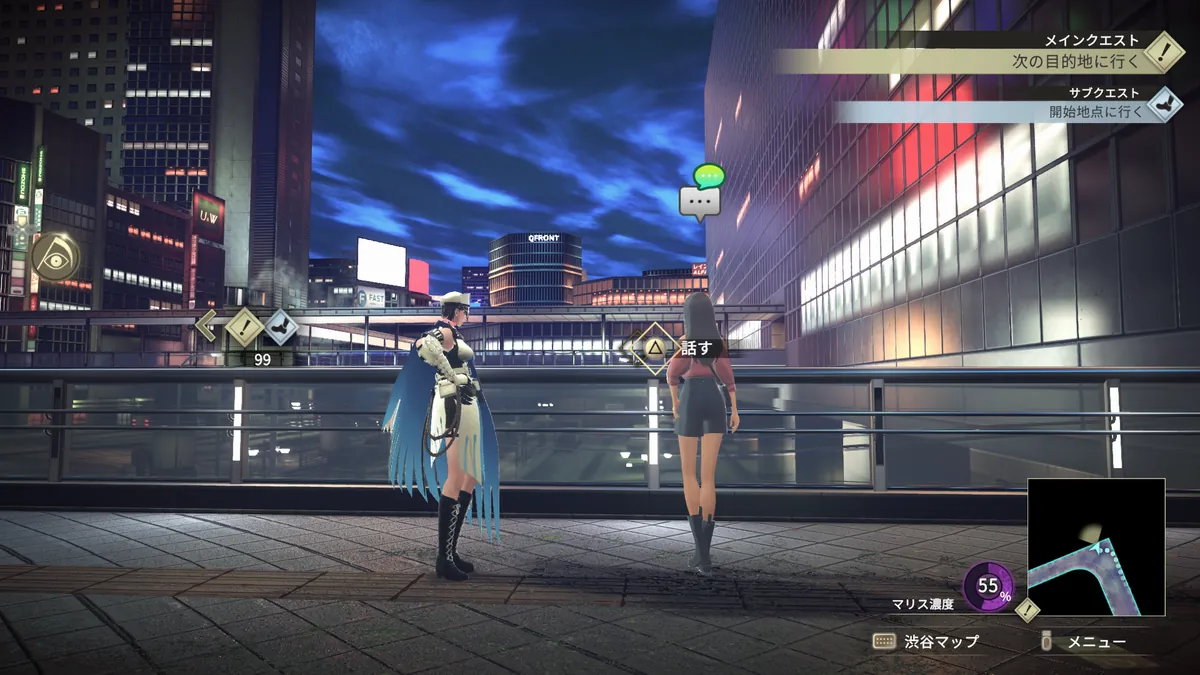Select the boot shortcut icon
The image size is (1200, 675).
click(281, 326)
